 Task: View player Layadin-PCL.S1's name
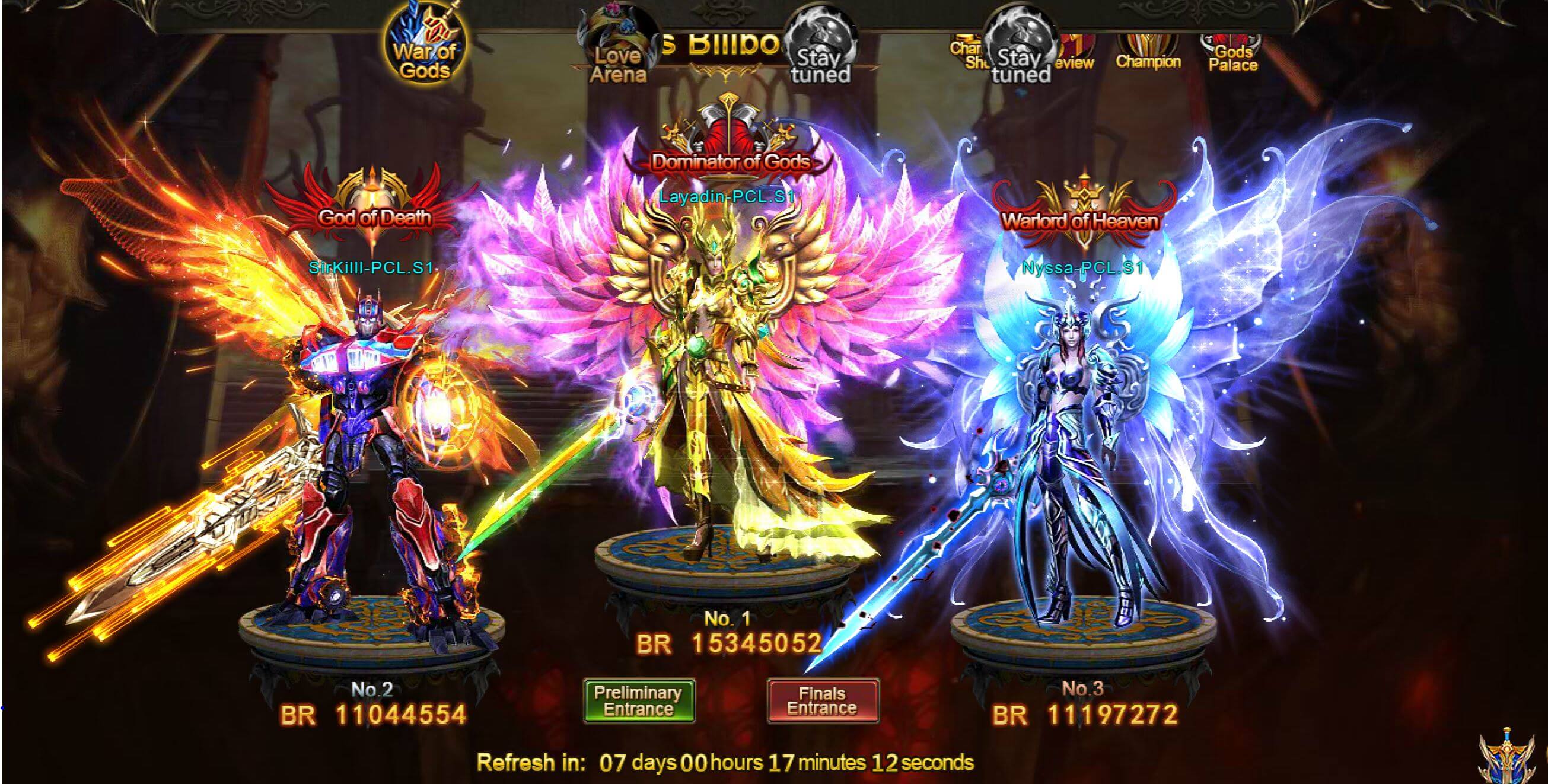click(727, 196)
